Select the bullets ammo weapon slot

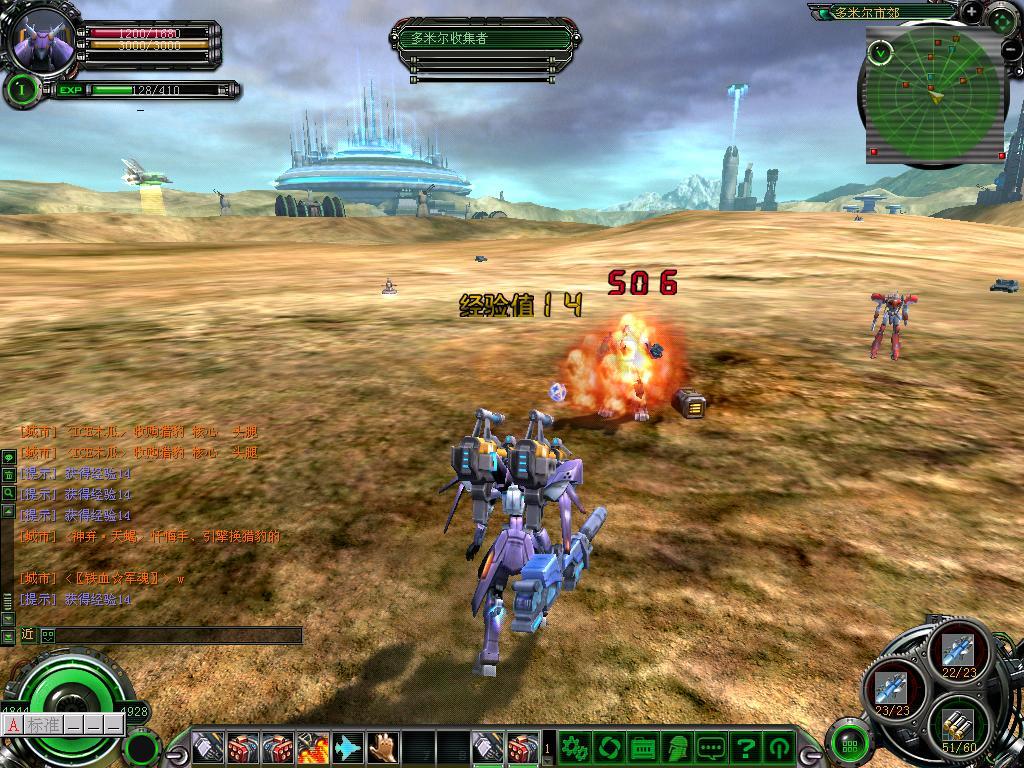[958, 723]
